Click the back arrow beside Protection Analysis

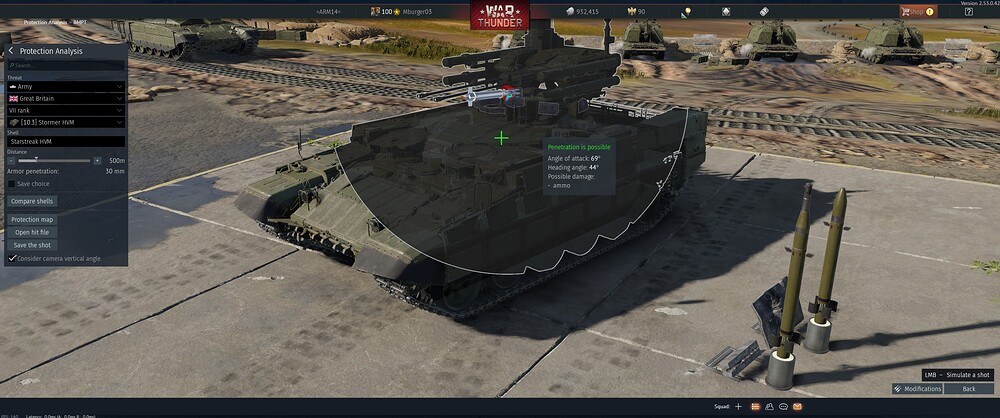pos(11,51)
